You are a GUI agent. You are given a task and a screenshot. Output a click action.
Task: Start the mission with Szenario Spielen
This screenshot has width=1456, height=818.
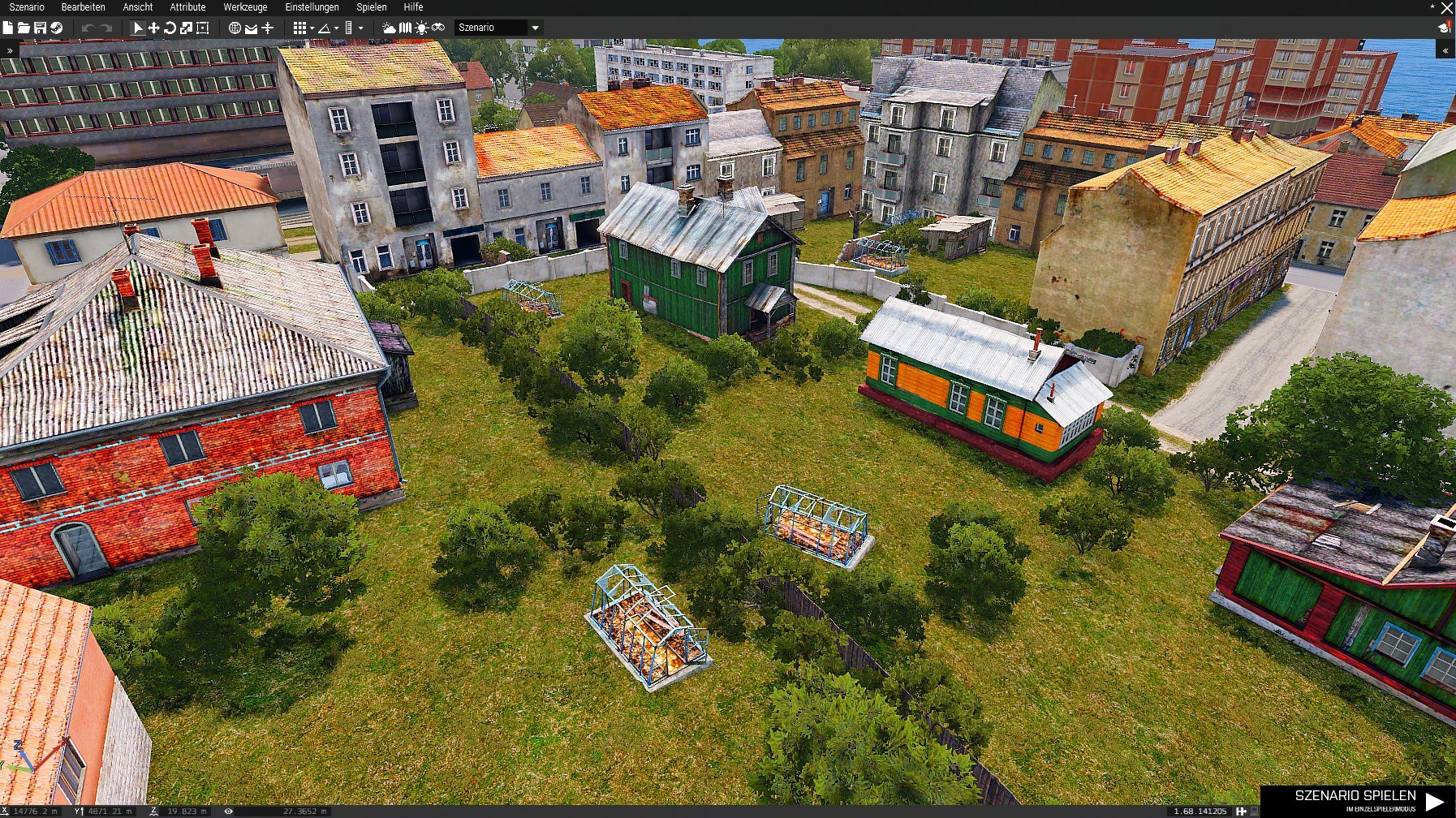[x=1357, y=800]
